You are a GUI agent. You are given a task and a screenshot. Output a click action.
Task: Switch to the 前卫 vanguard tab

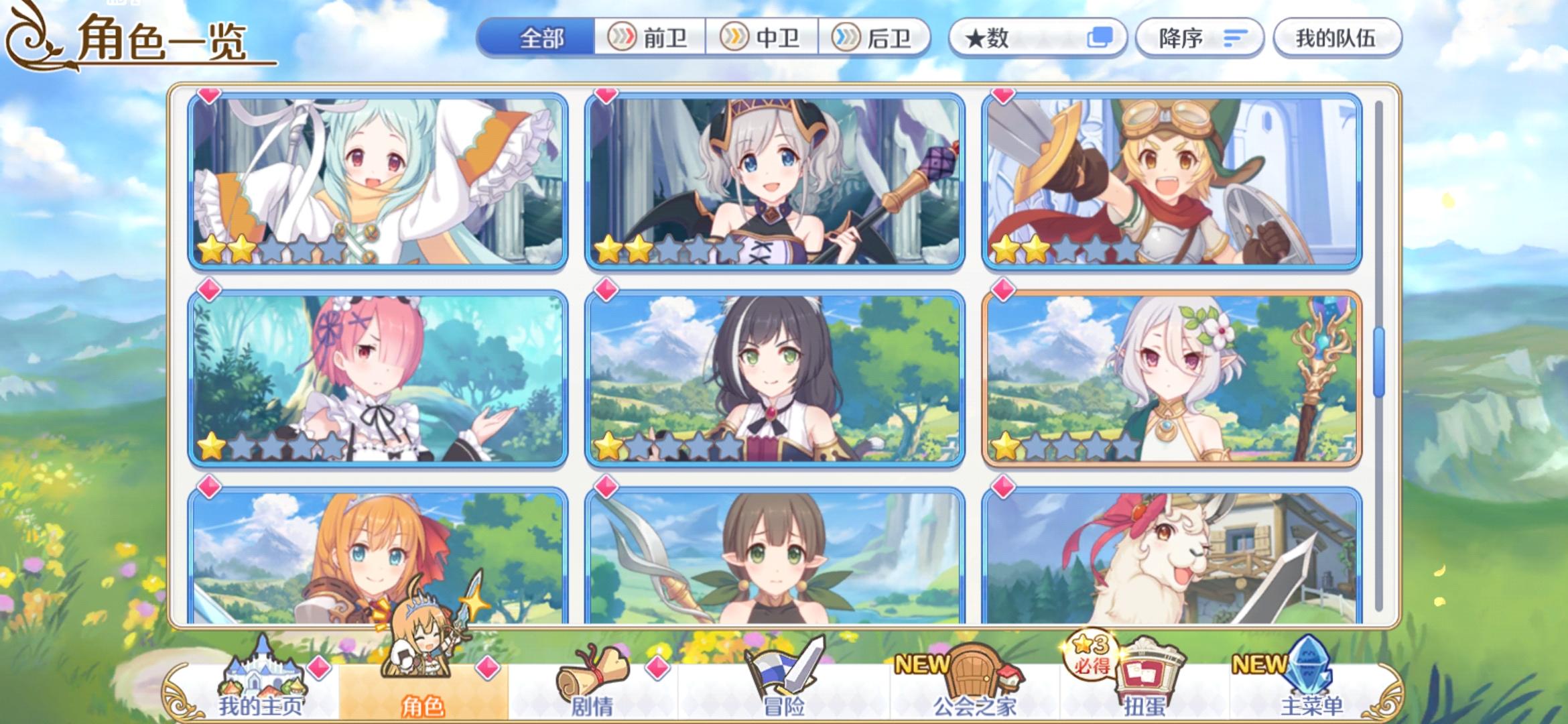click(x=648, y=38)
